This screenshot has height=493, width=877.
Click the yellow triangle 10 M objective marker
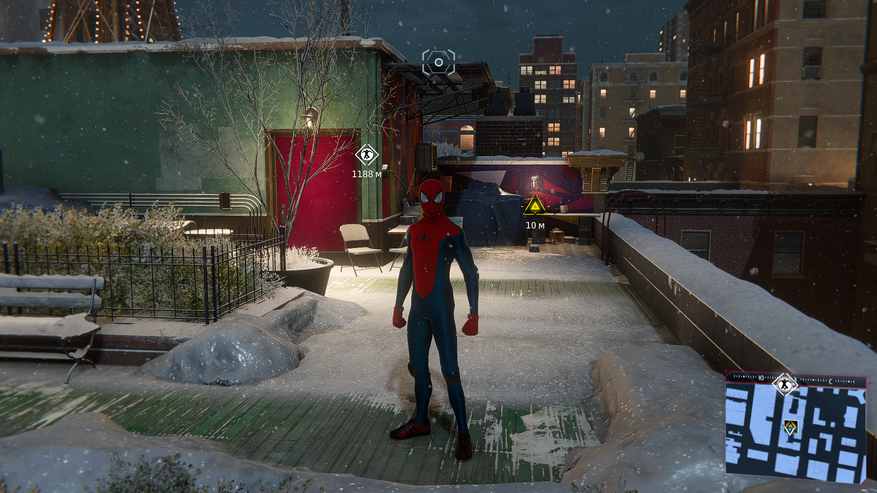click(x=535, y=206)
